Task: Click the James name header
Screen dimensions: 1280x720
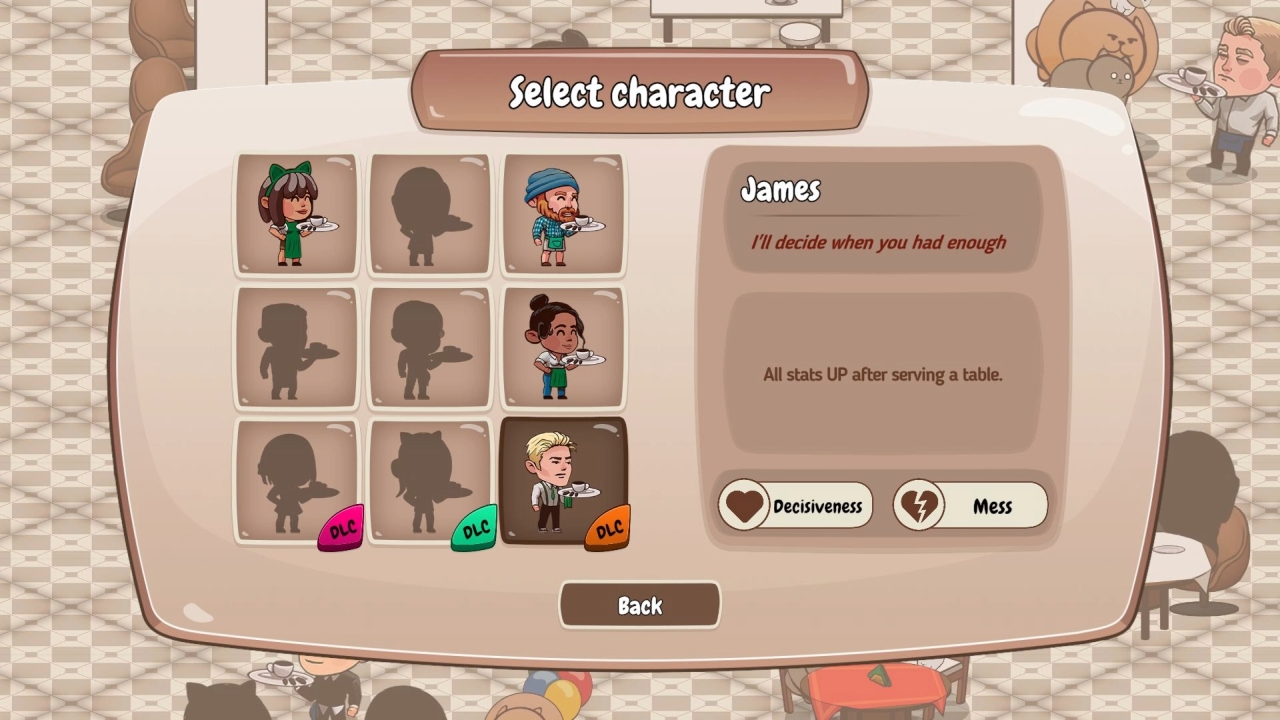Action: point(780,191)
